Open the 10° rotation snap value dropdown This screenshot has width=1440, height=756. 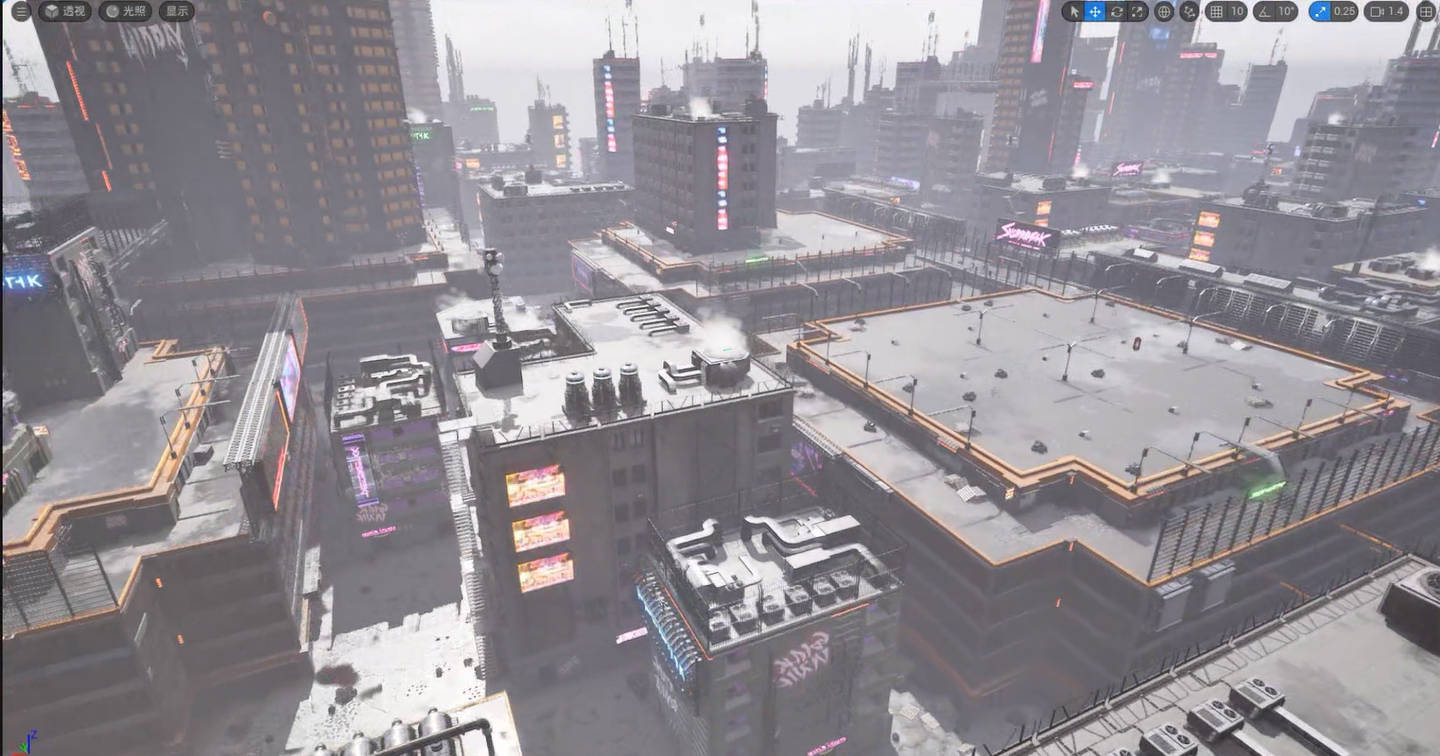pyautogui.click(x=1287, y=12)
